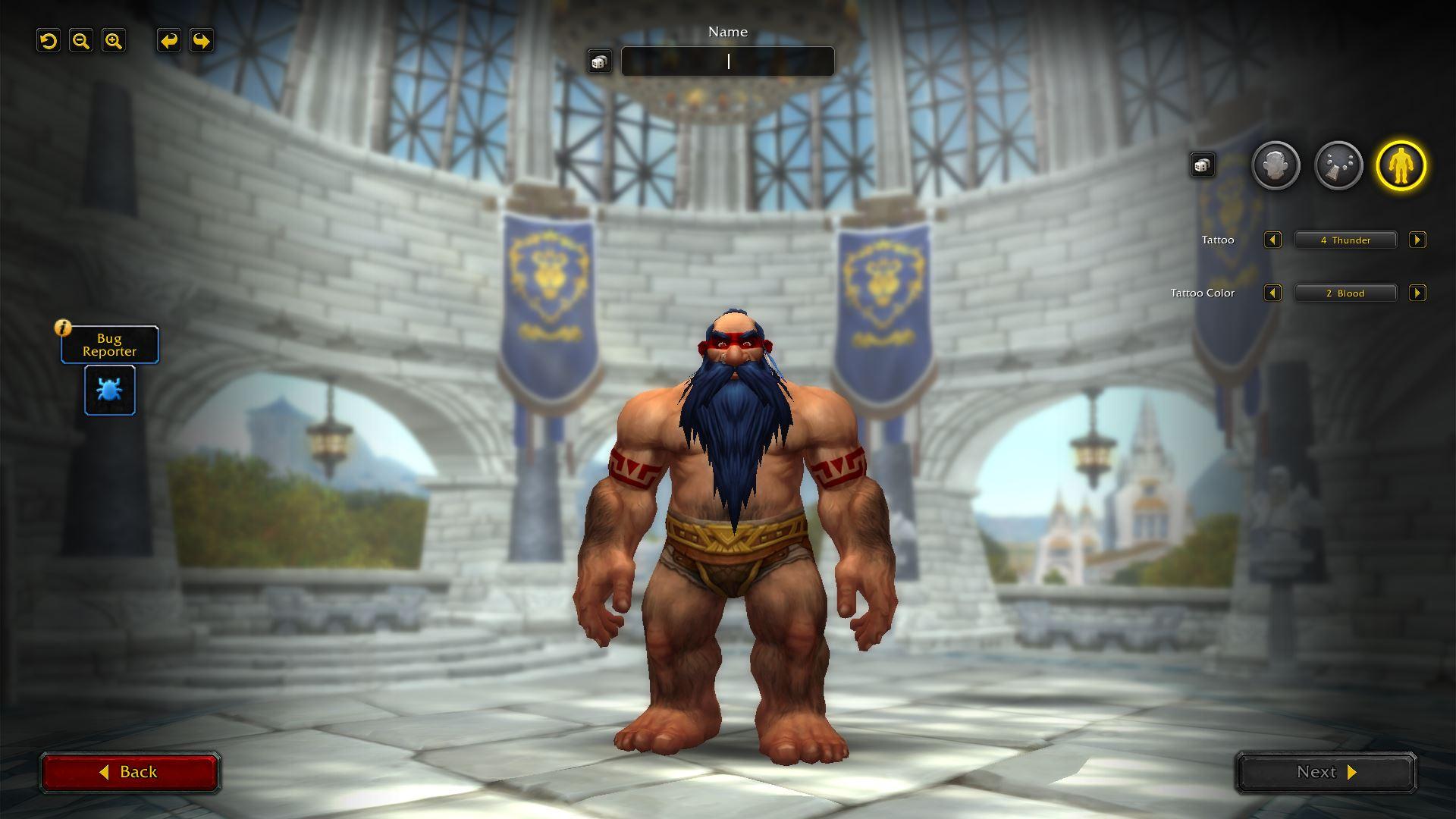Randomize the character name with the dice

click(599, 62)
